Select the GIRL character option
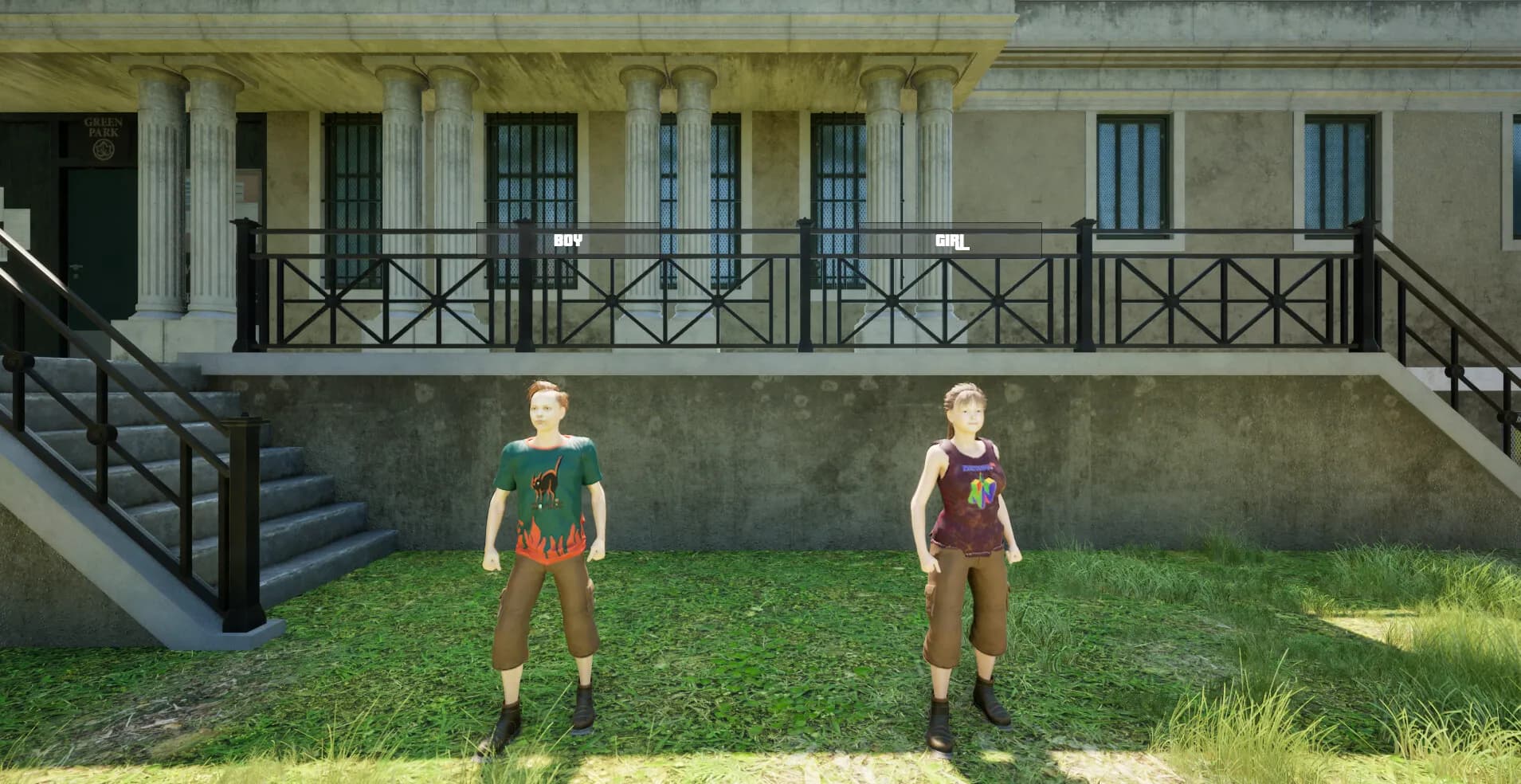1521x784 pixels. click(x=951, y=240)
